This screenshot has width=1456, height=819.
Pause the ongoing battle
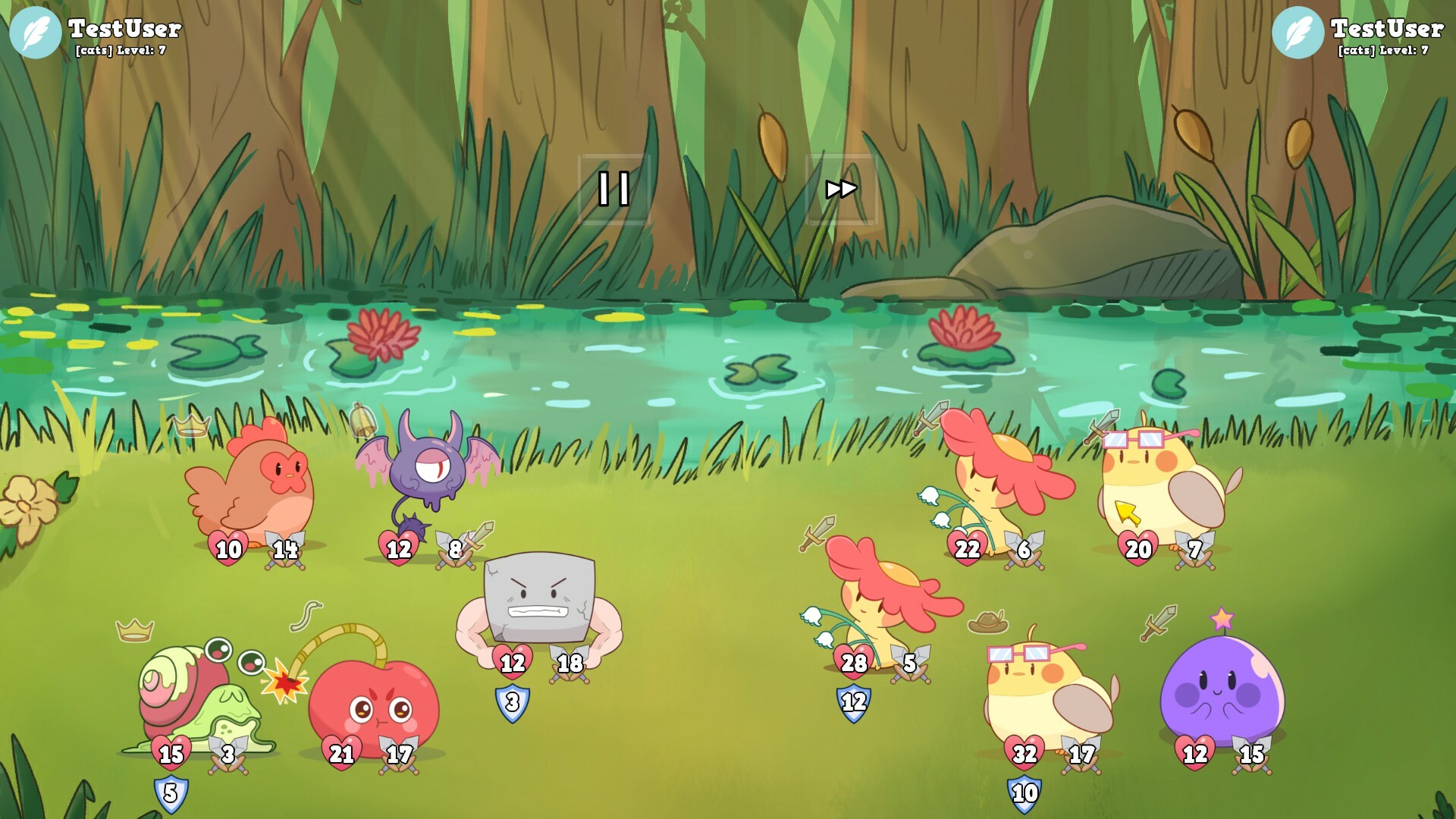(x=615, y=188)
